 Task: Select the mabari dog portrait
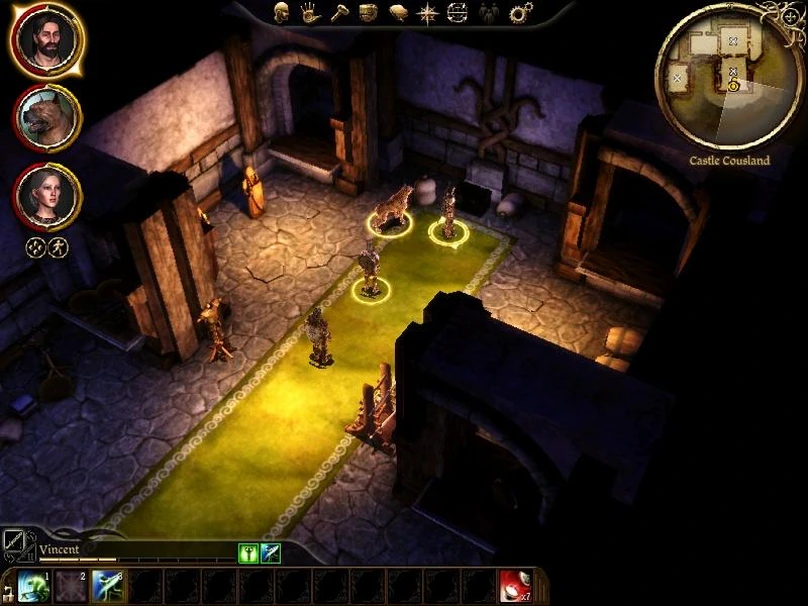pyautogui.click(x=47, y=119)
